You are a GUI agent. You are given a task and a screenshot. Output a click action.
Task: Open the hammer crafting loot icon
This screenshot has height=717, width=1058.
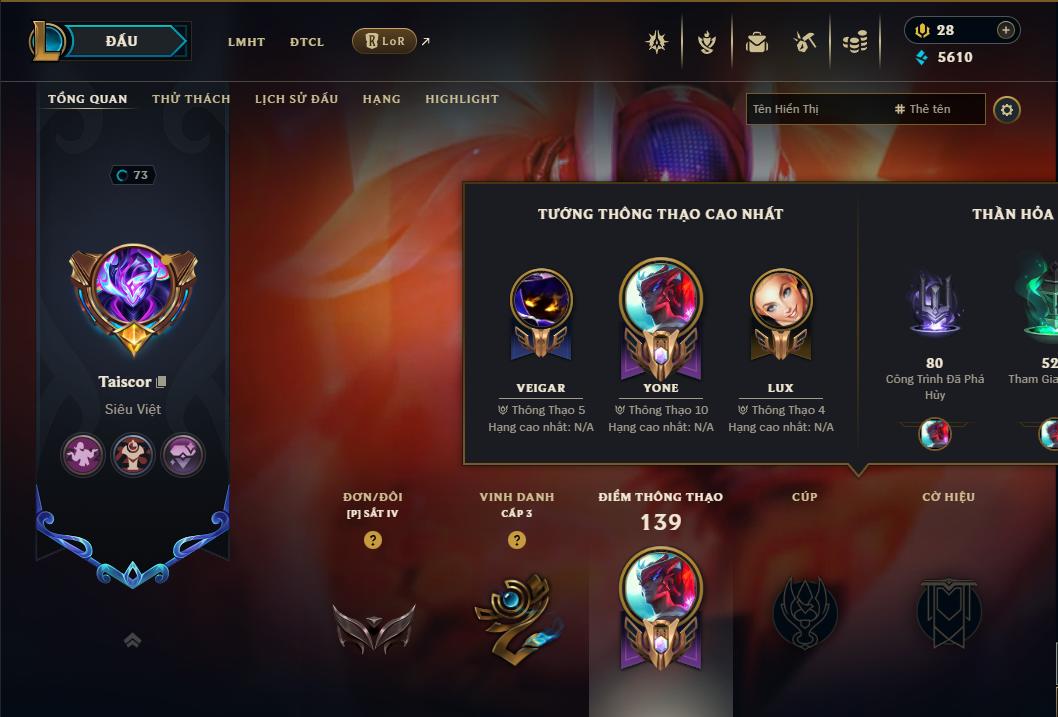(805, 42)
